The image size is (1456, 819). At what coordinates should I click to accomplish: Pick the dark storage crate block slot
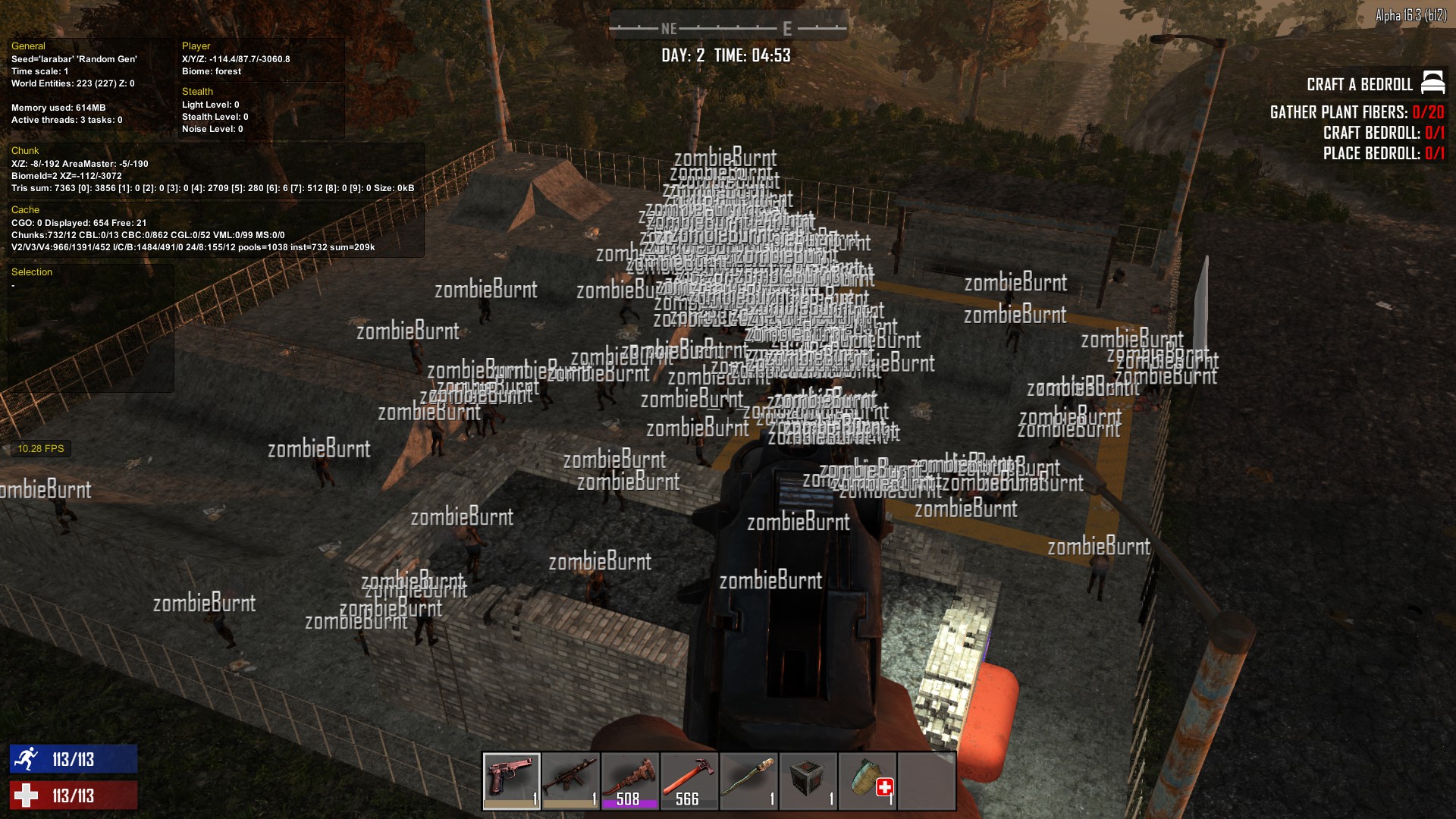pyautogui.click(x=808, y=780)
